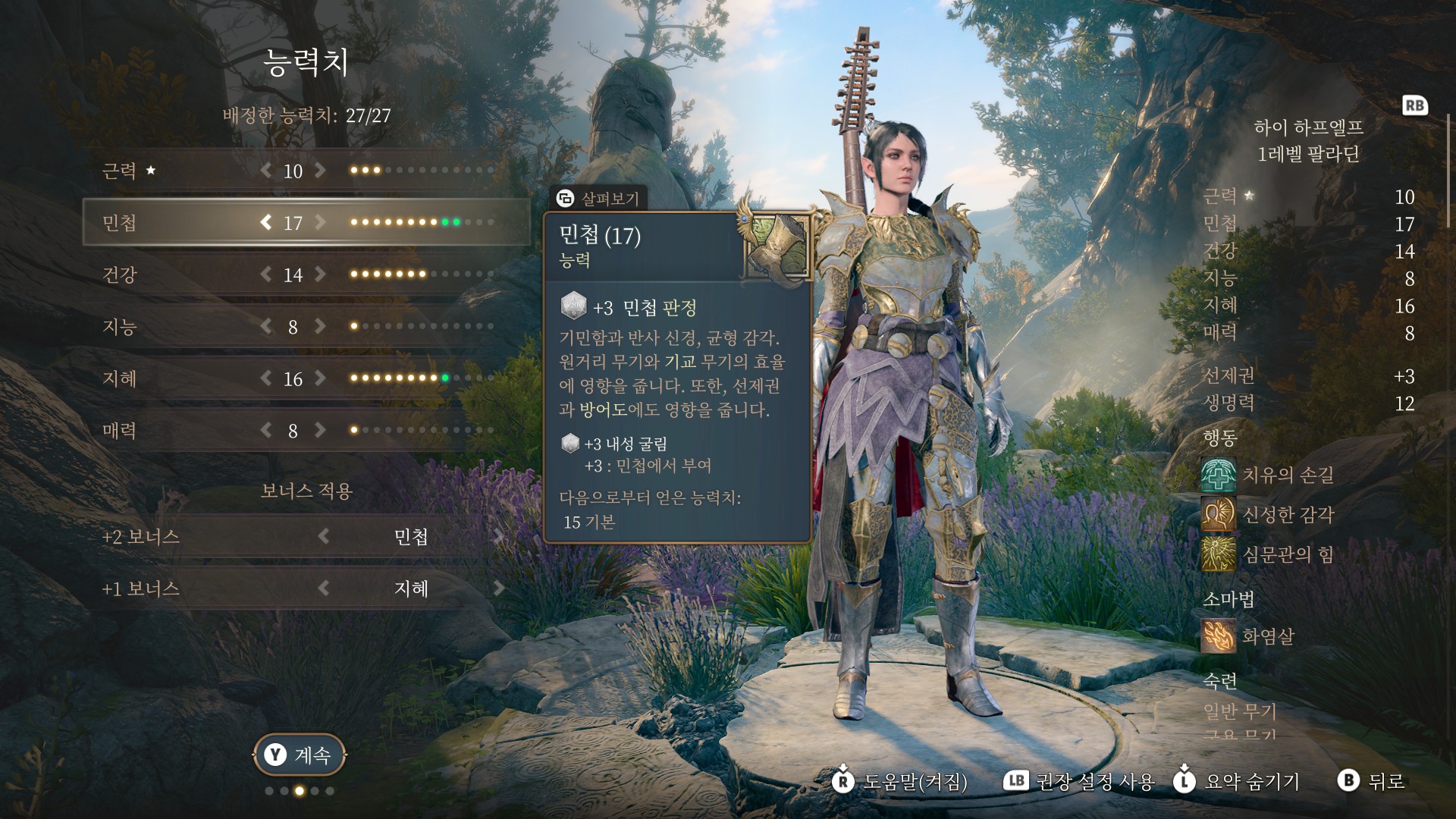Image resolution: width=1456 pixels, height=819 pixels.
Task: Select the 심문관의 힘 action icon
Action: pos(1218,554)
